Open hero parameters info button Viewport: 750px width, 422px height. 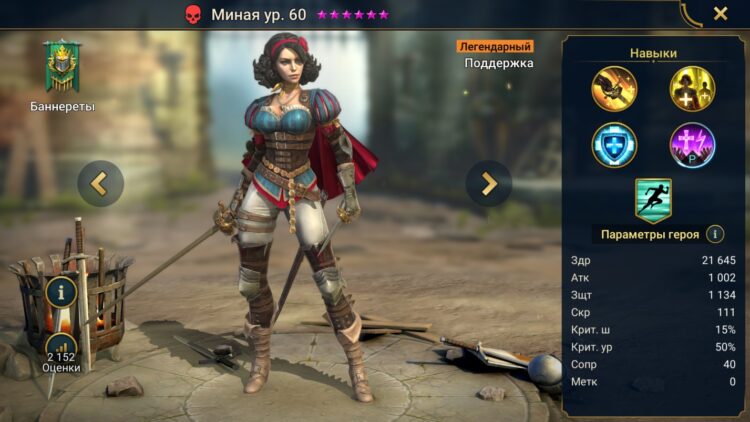(x=715, y=234)
